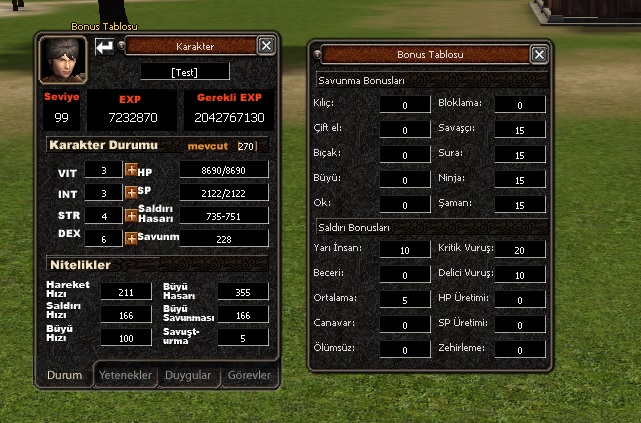
Task: Select the Durum tab
Action: tap(65, 375)
